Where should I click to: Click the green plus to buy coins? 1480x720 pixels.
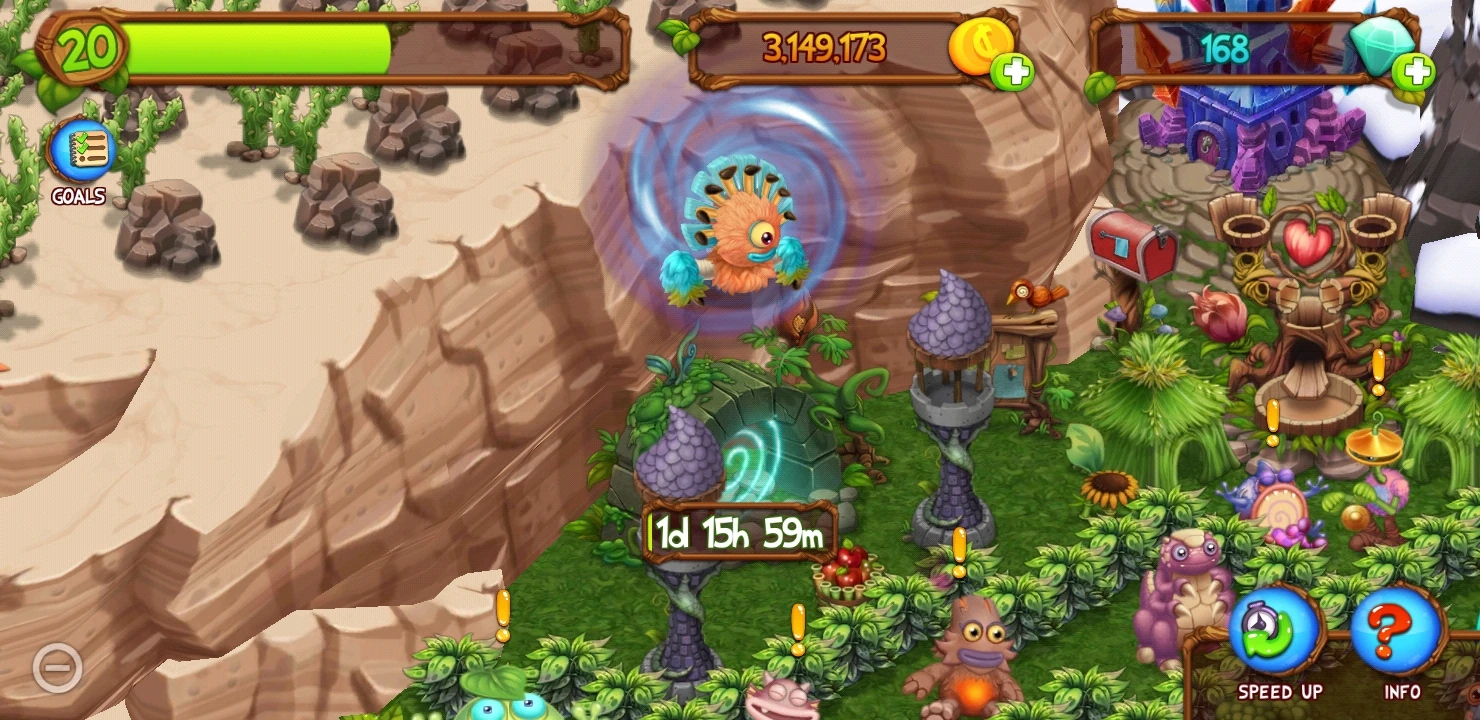[1012, 72]
